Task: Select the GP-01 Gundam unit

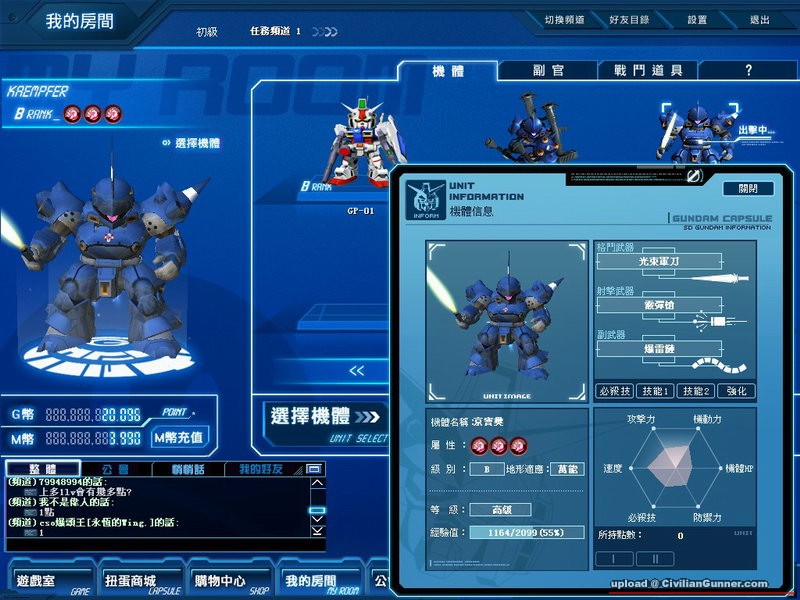Action: click(x=359, y=145)
